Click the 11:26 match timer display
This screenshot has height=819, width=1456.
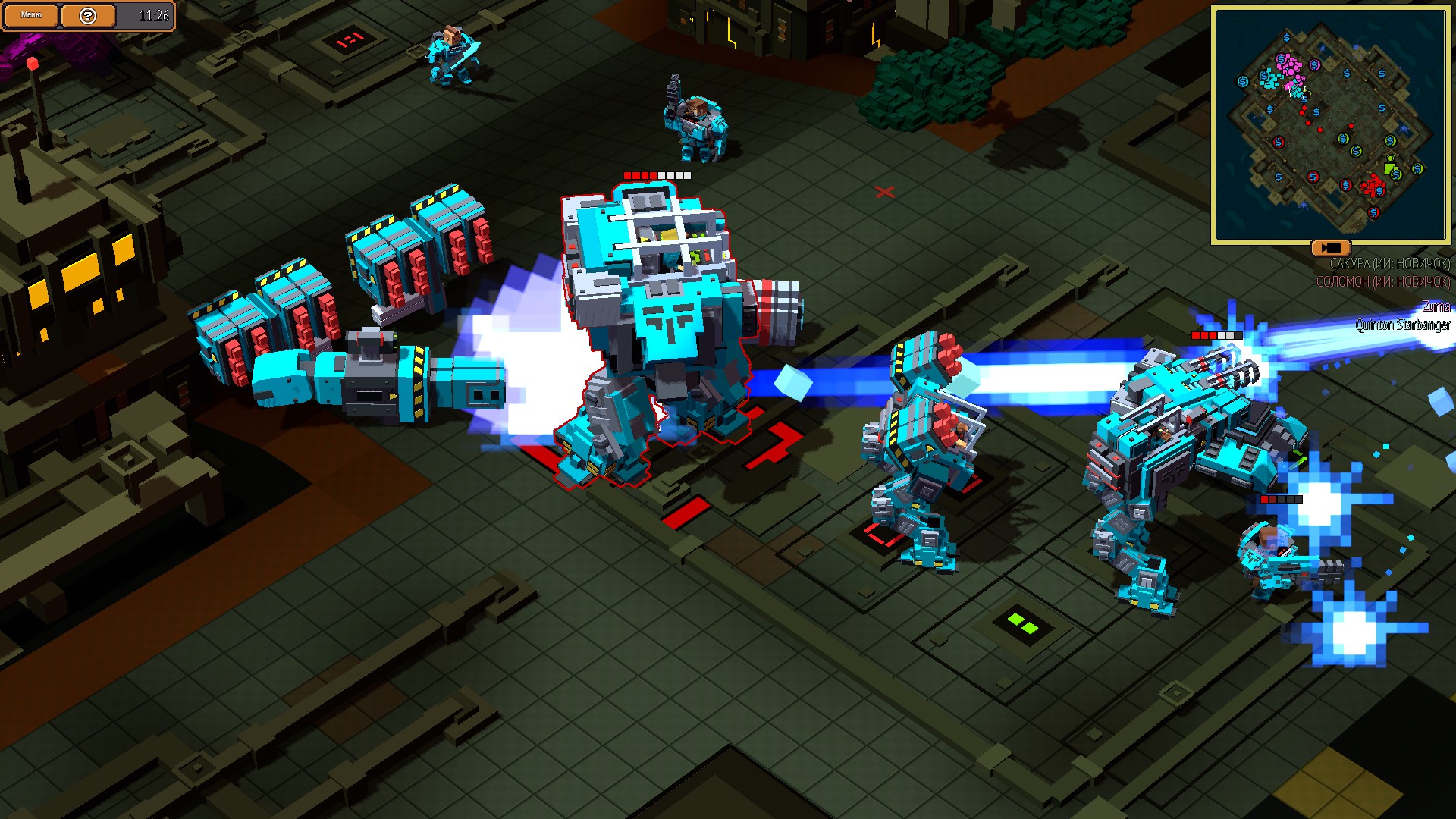(x=153, y=14)
